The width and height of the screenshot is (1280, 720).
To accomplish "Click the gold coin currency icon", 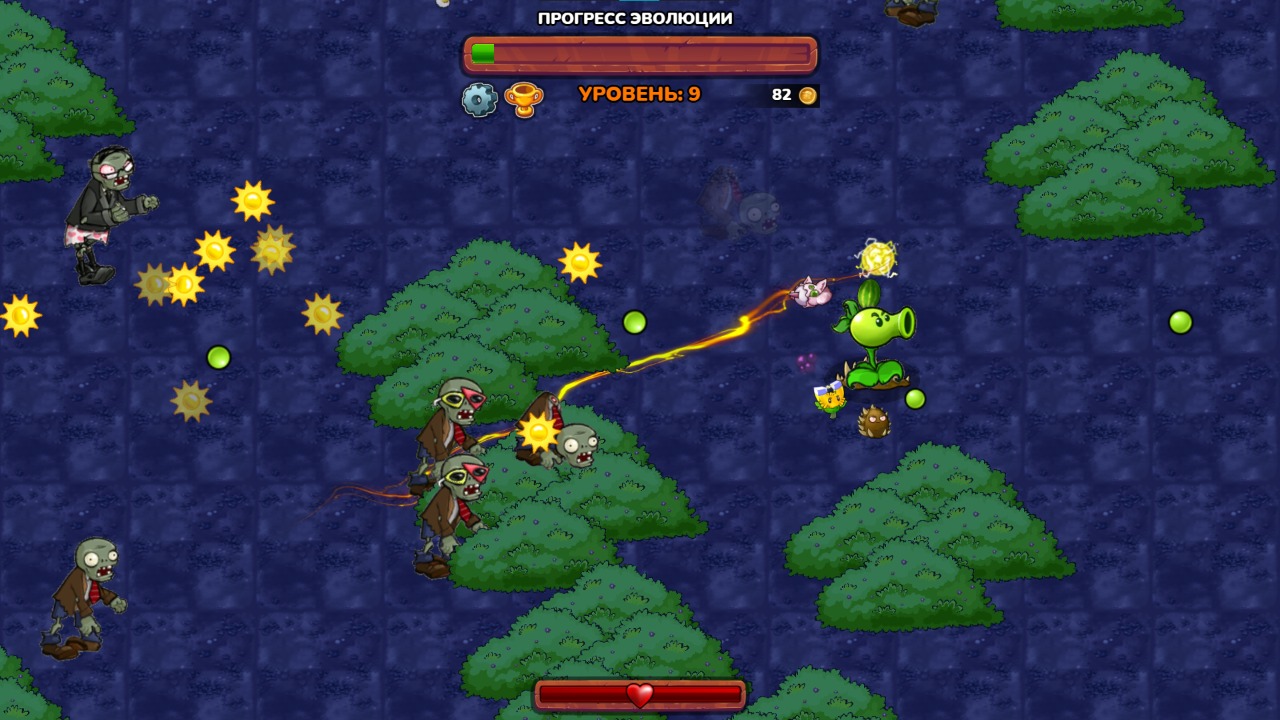I will pyautogui.click(x=806, y=95).
